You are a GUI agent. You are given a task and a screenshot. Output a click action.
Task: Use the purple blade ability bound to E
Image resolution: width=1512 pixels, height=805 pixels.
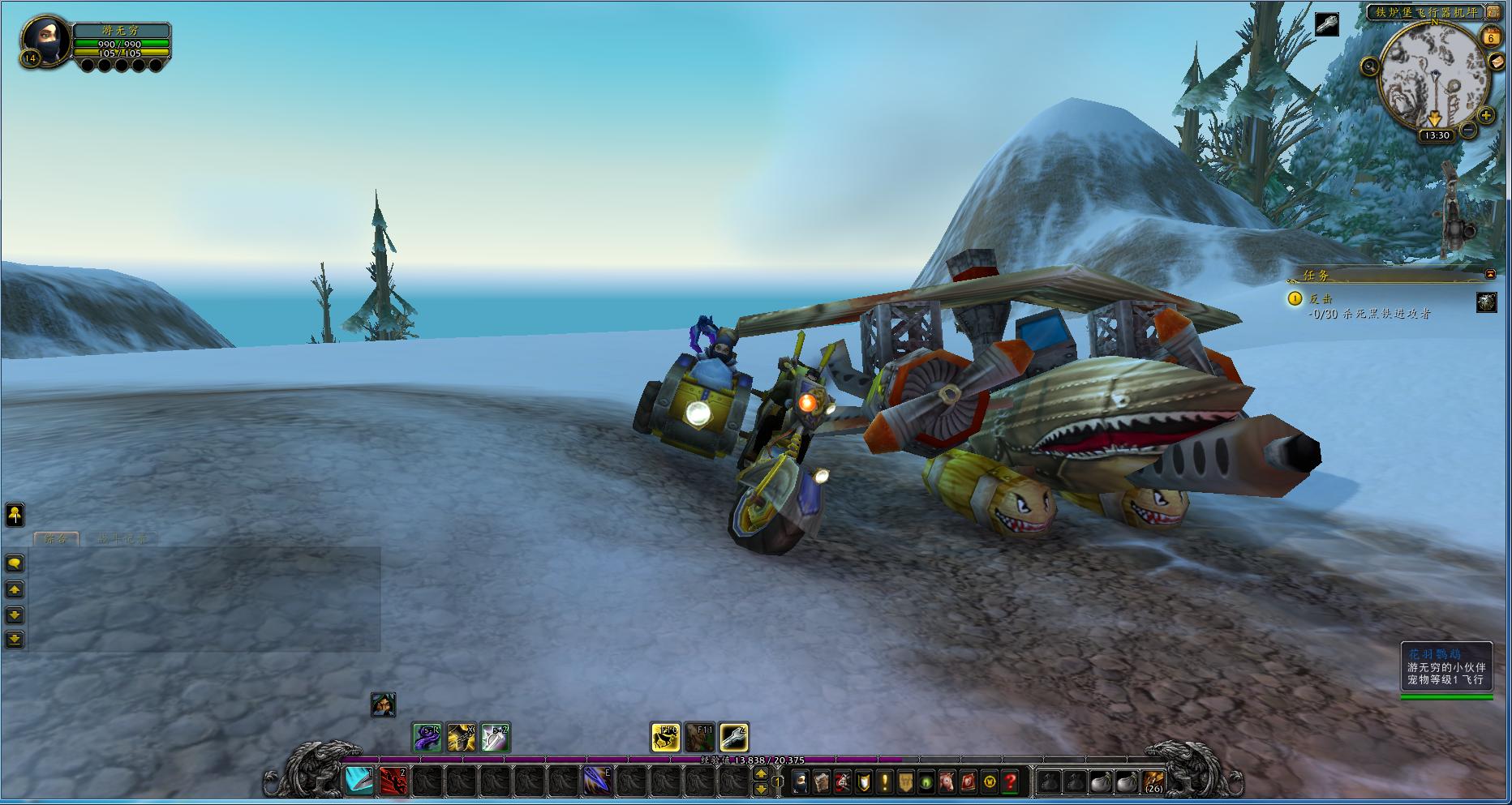click(x=598, y=781)
